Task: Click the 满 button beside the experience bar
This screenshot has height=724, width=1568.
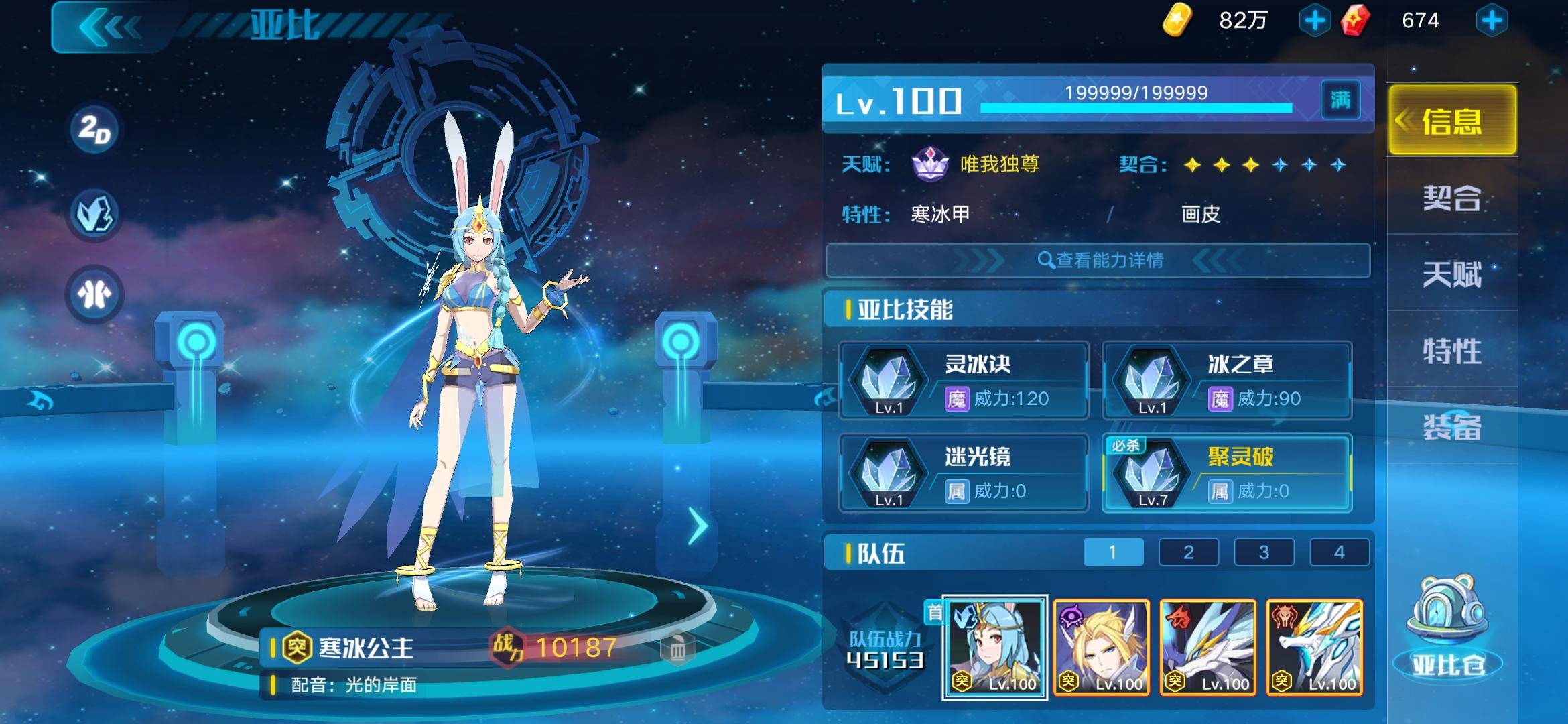Action: [1341, 99]
